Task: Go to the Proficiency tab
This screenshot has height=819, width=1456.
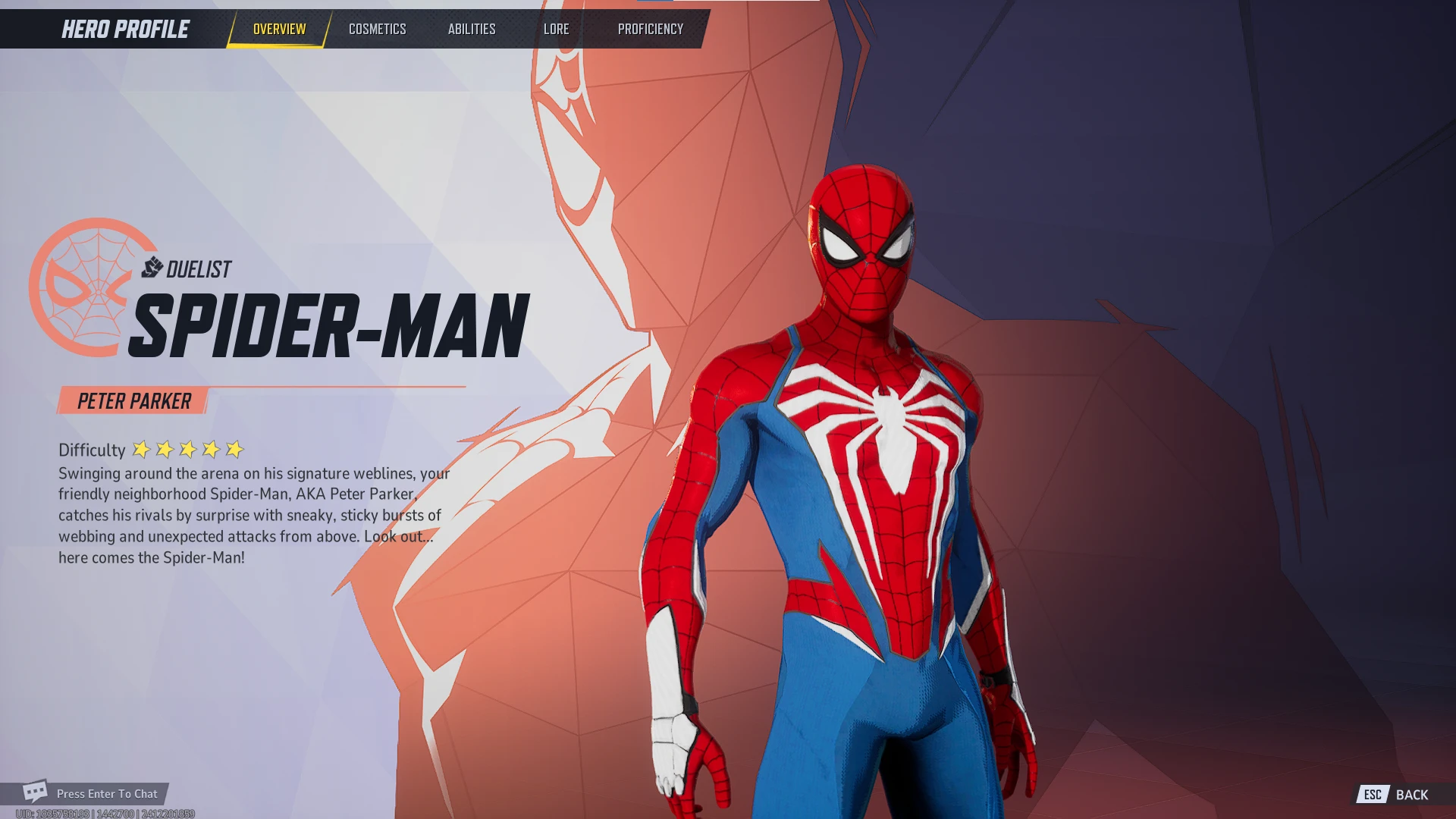Action: pyautogui.click(x=650, y=29)
